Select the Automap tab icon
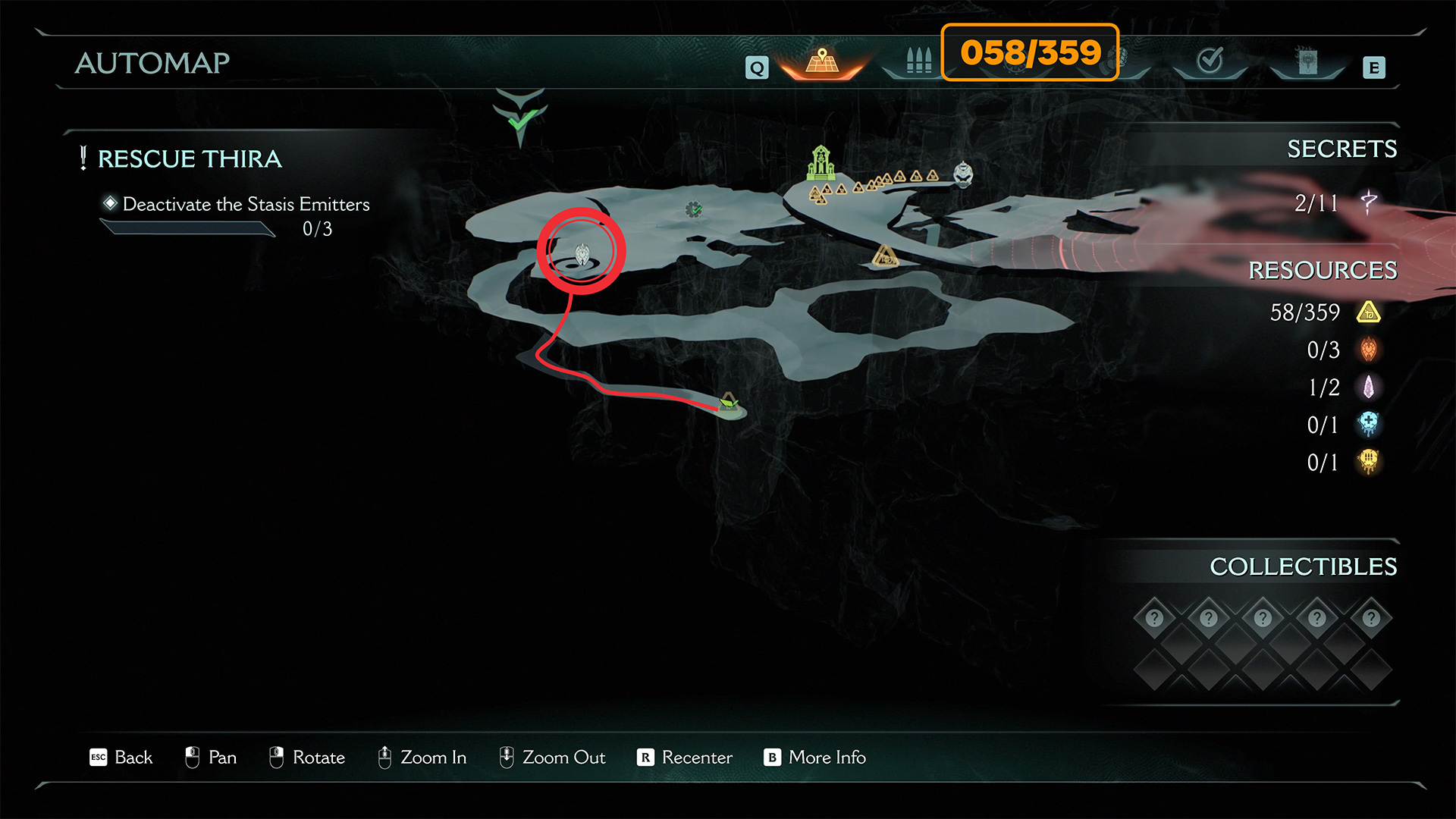This screenshot has width=1456, height=819. (x=822, y=62)
